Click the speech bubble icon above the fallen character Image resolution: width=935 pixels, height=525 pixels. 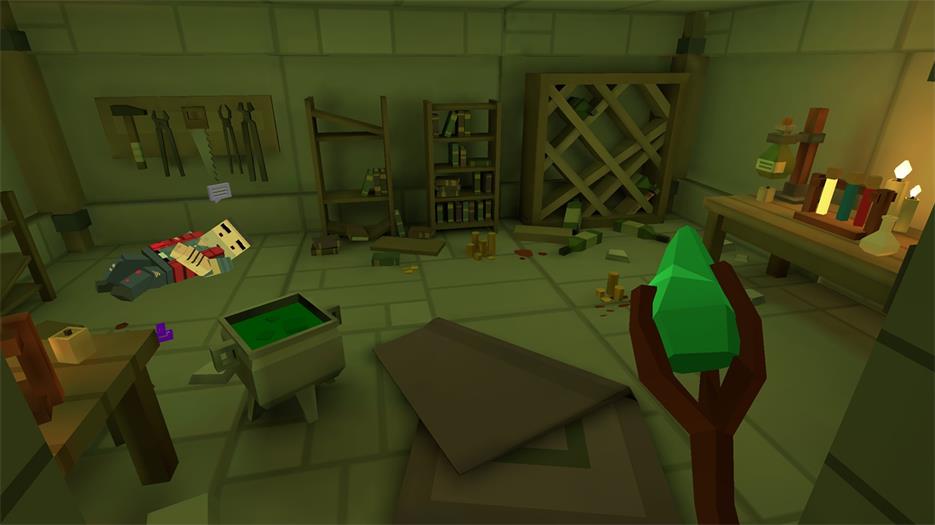point(219,190)
